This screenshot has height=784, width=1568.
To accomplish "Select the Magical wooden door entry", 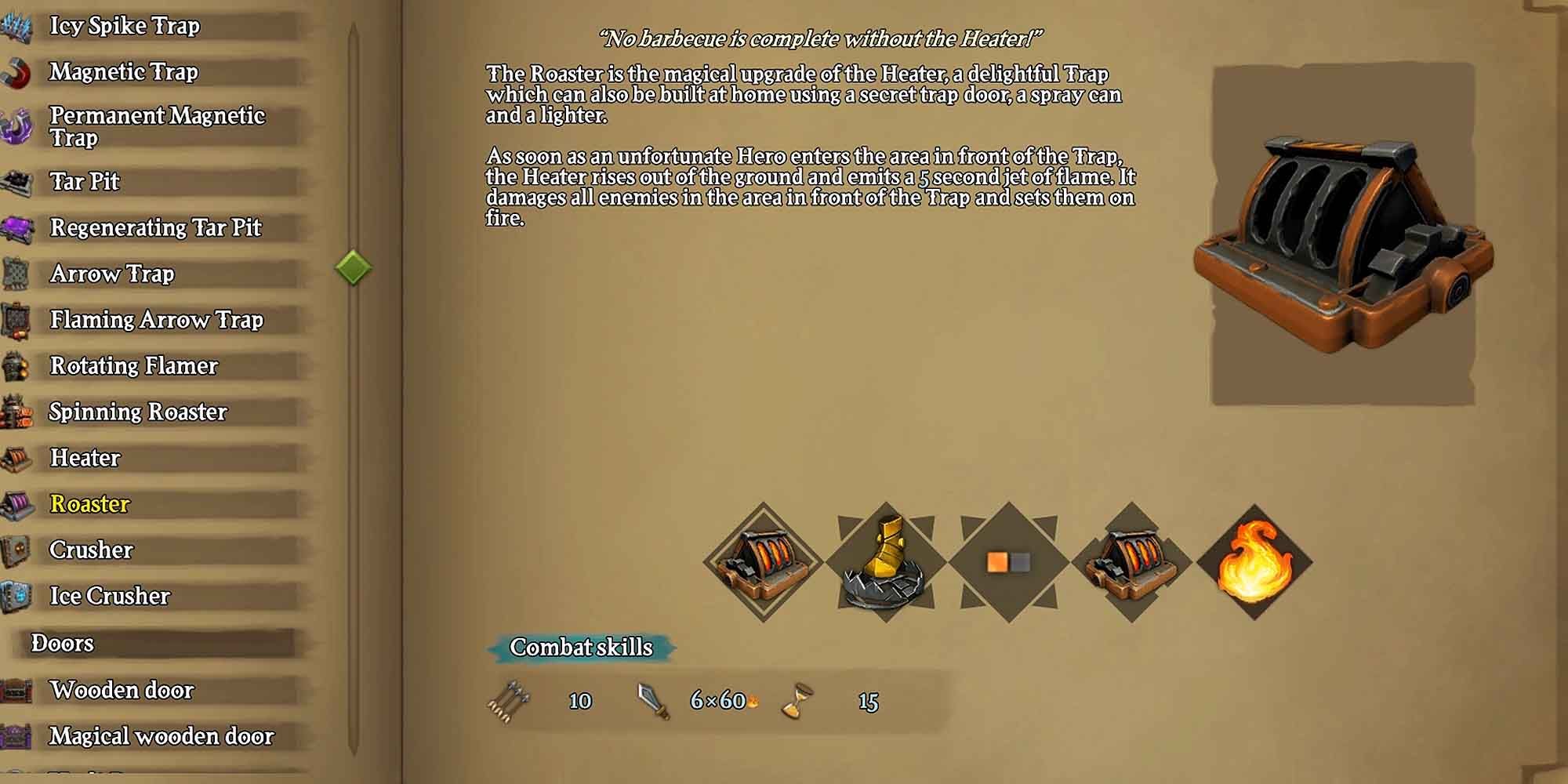I will pos(161,735).
